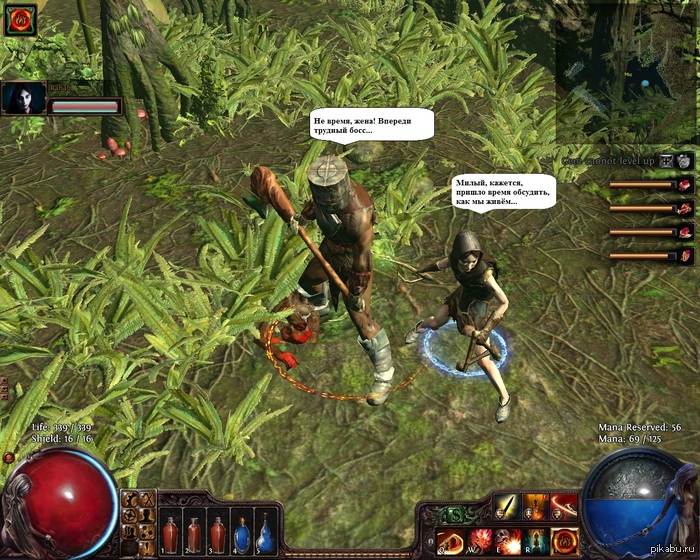The width and height of the screenshot is (700, 560).
Task: Open the menu buttons panel beside life globe
Action: pos(139,519)
